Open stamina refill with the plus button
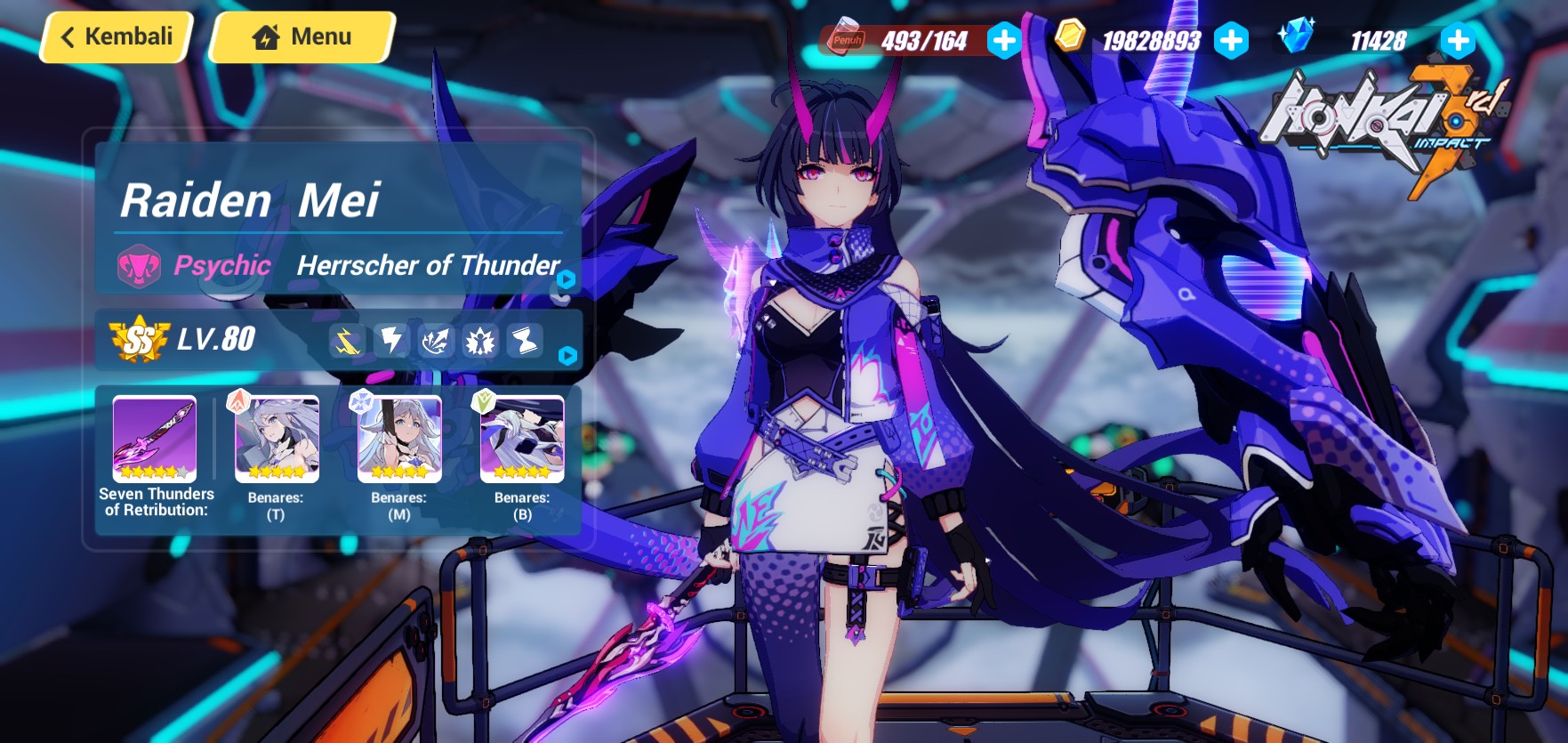 pos(1006,40)
